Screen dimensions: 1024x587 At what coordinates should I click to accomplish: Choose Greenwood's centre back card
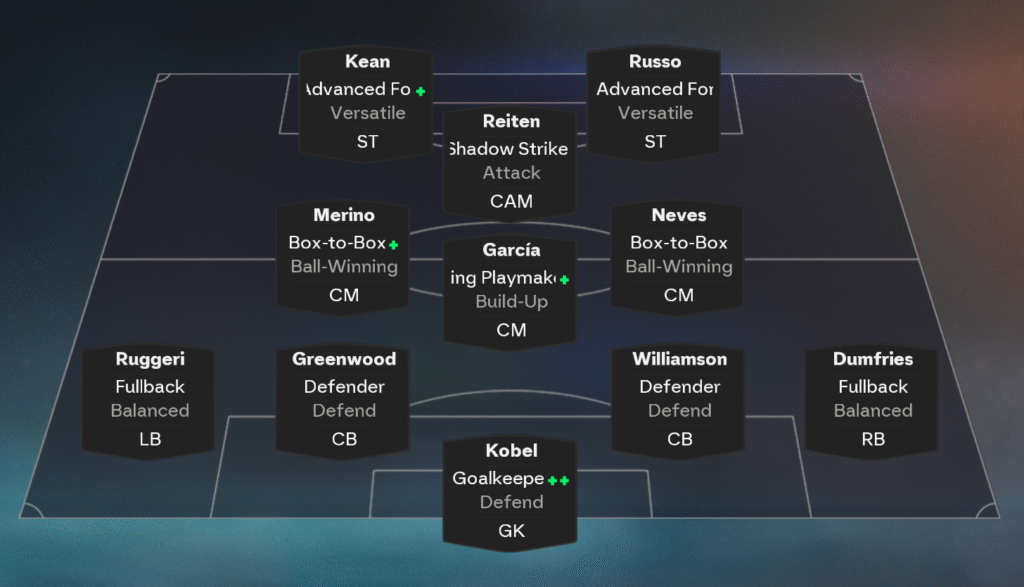343,399
